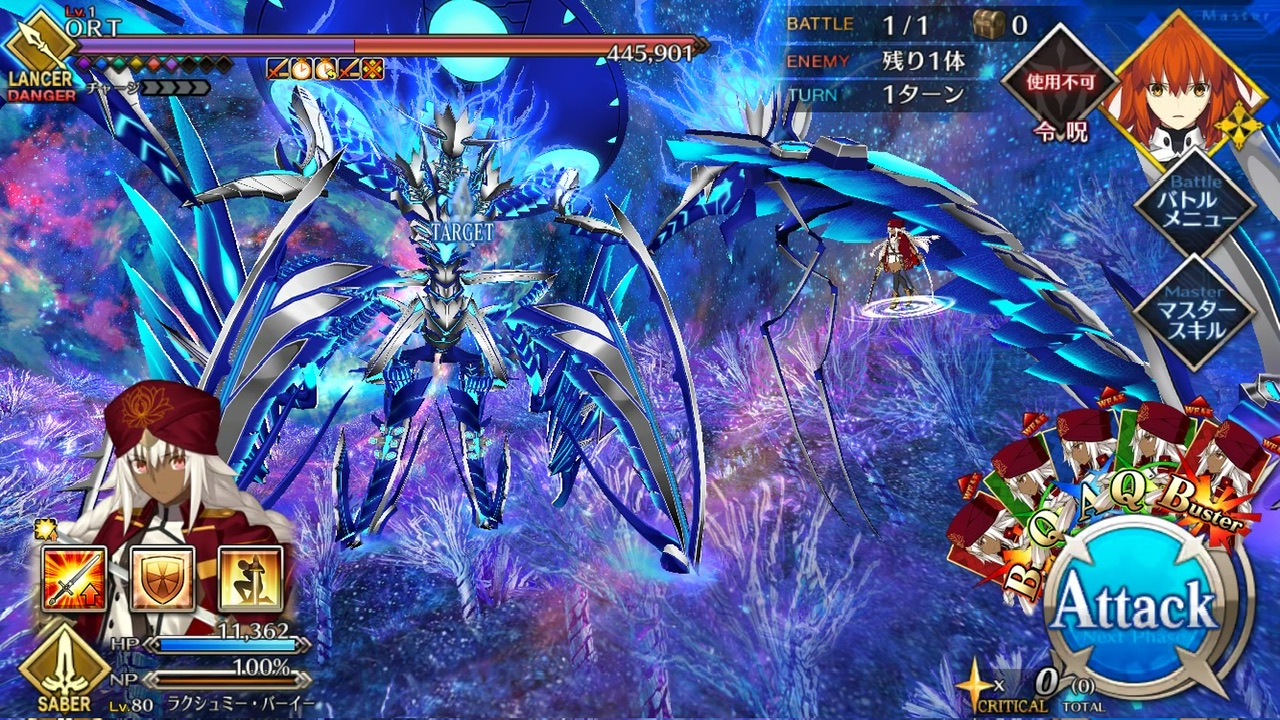
Task: Activate the kneeling figure skill icon
Action: pos(250,579)
